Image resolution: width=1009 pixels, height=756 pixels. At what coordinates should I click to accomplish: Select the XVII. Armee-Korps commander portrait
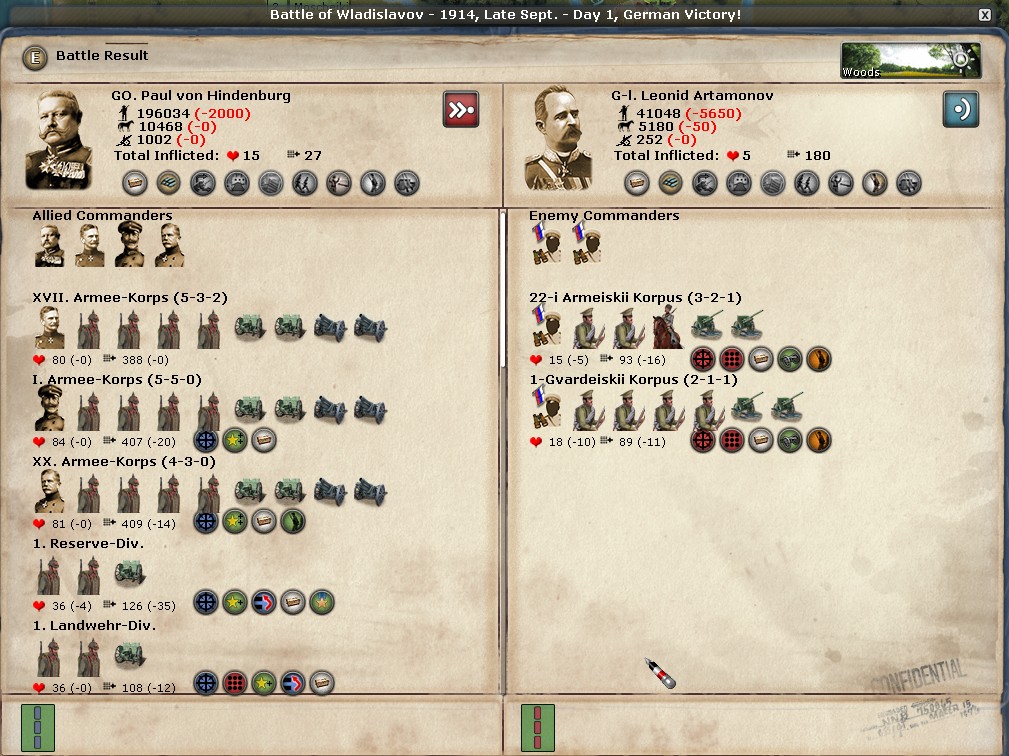pos(50,328)
